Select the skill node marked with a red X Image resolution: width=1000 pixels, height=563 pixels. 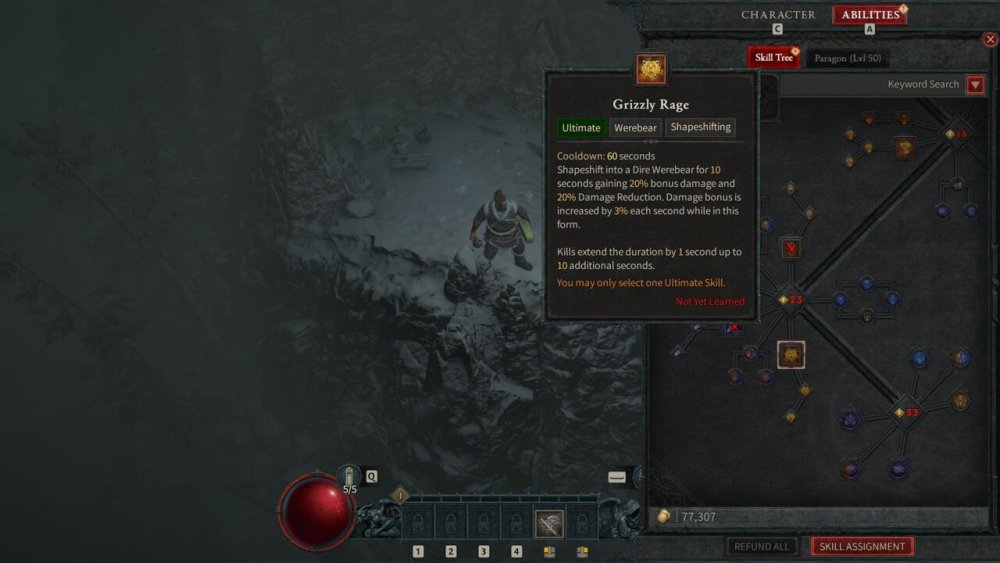(791, 248)
